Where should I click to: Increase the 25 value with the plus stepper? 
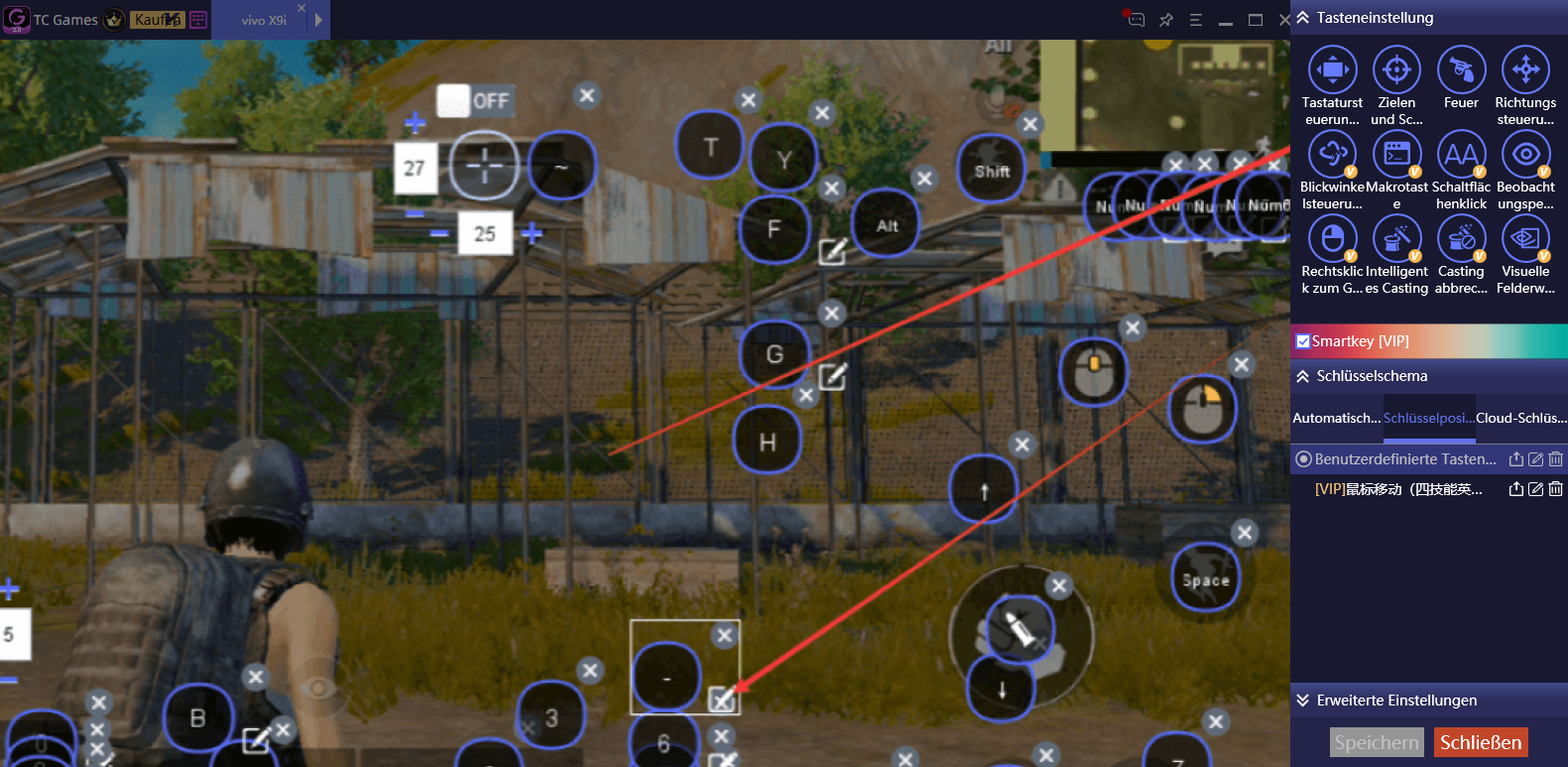532,233
